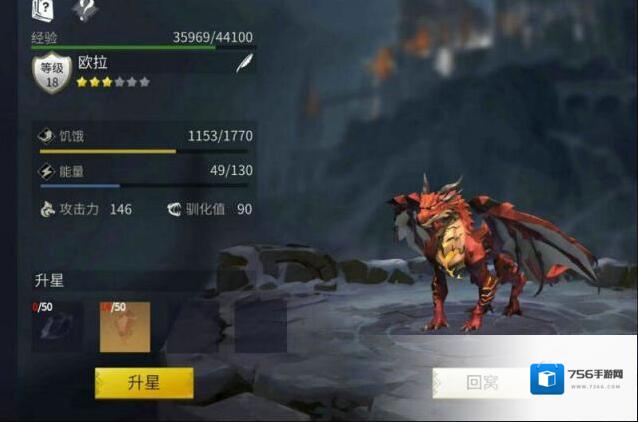Open the book help icon
This screenshot has height=422, width=638.
pos(42,10)
